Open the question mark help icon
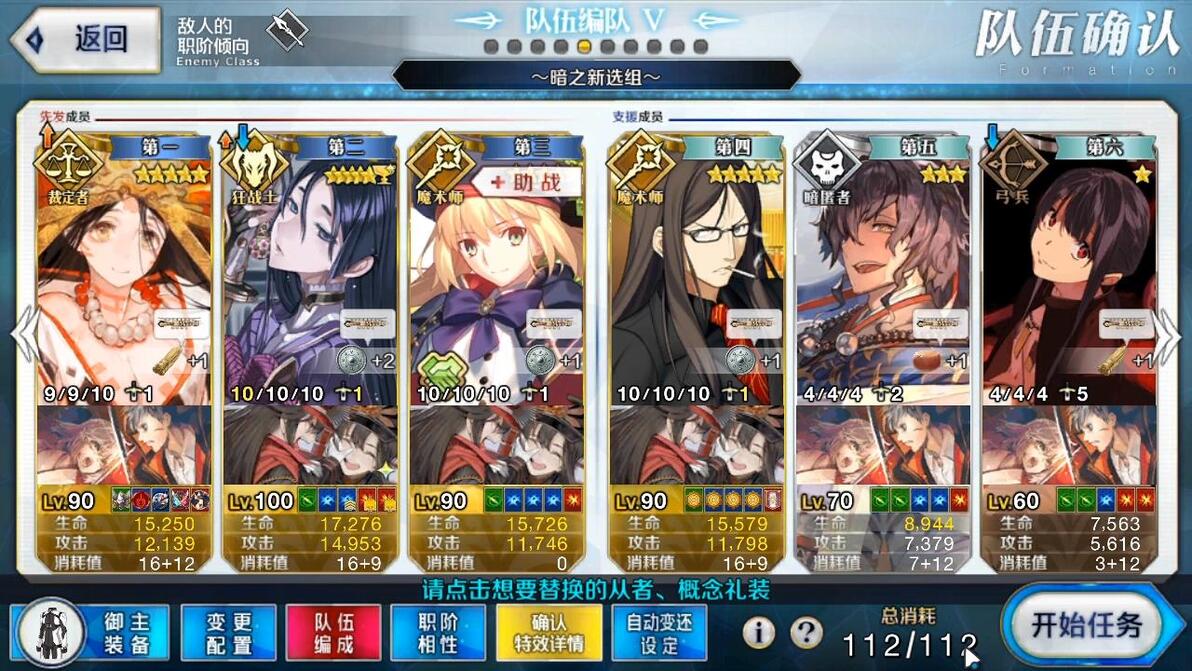Image resolution: width=1192 pixels, height=671 pixels. point(806,632)
